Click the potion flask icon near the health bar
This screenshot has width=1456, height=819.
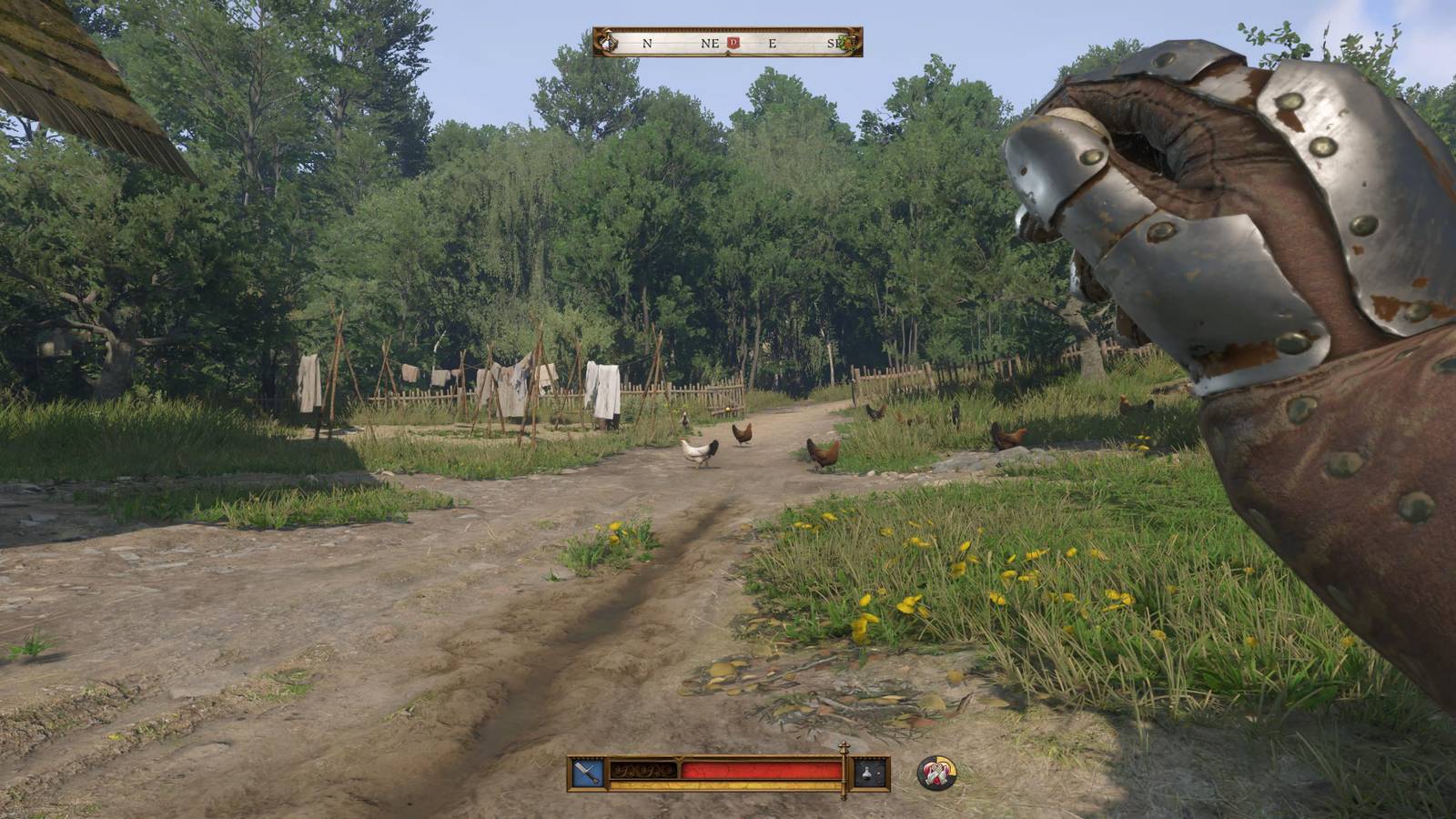tap(866, 773)
